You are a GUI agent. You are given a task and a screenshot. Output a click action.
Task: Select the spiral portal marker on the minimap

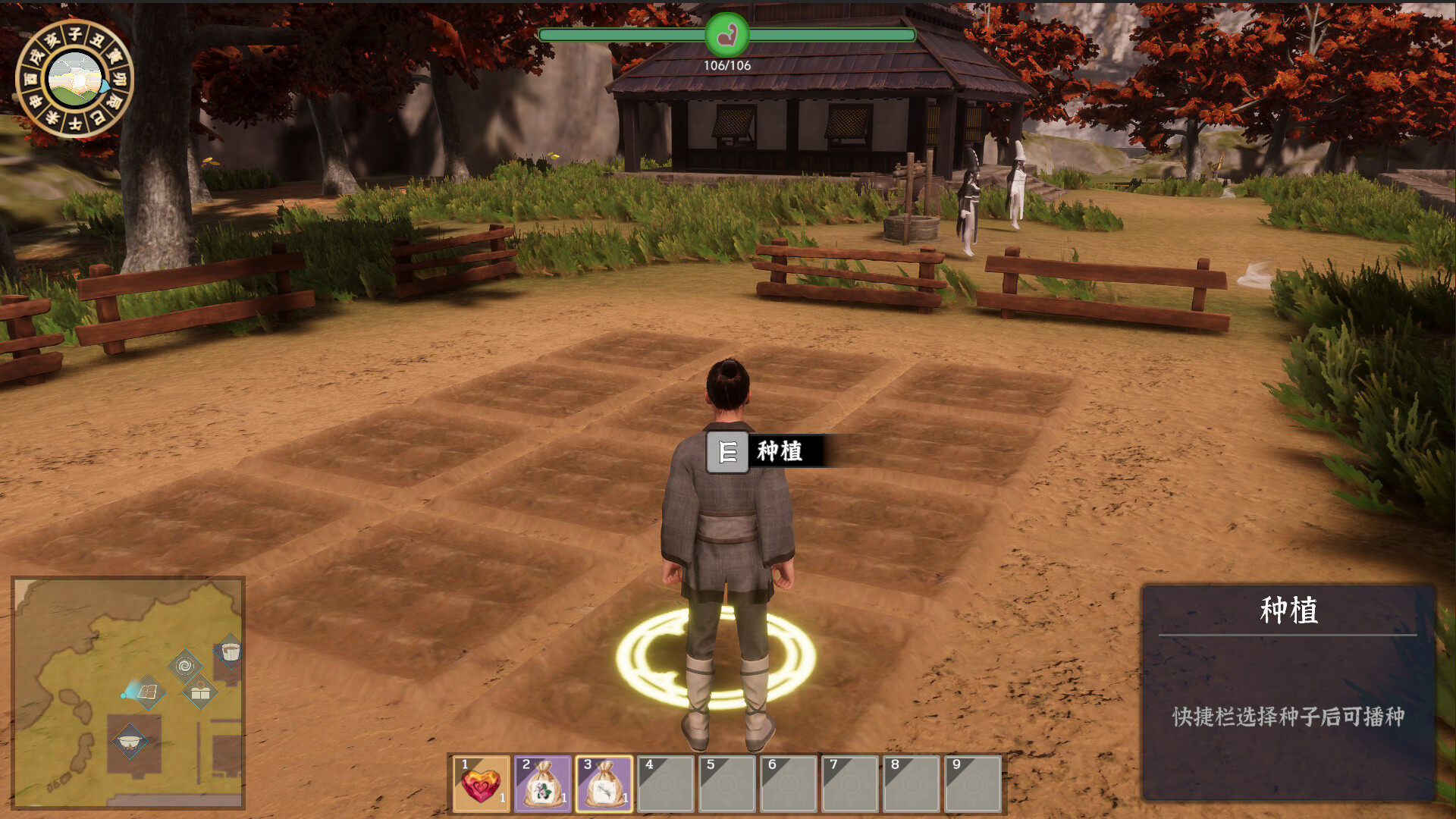pyautogui.click(x=184, y=666)
